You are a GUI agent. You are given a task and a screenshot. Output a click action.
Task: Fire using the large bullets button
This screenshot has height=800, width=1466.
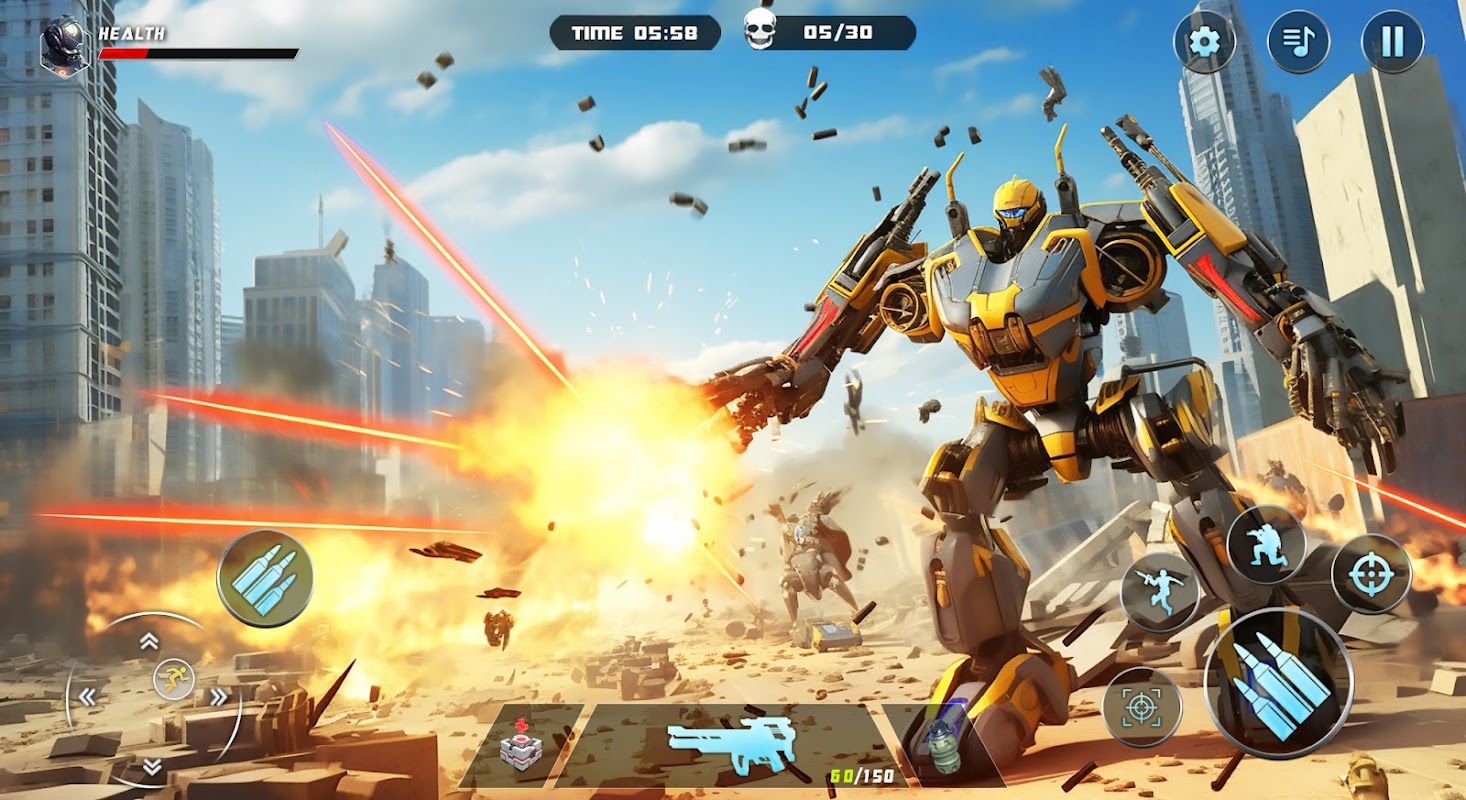tap(1278, 683)
